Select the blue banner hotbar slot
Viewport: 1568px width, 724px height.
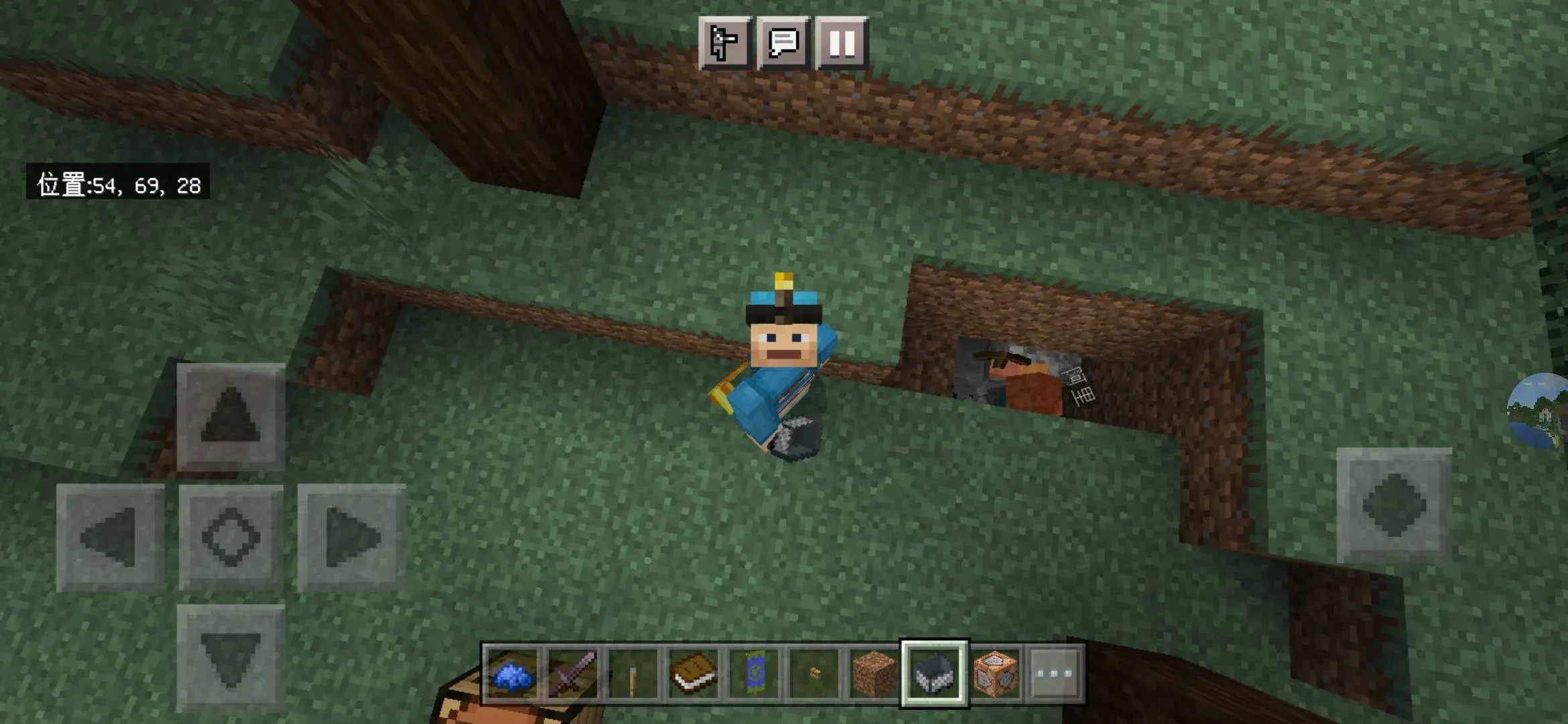point(754,674)
